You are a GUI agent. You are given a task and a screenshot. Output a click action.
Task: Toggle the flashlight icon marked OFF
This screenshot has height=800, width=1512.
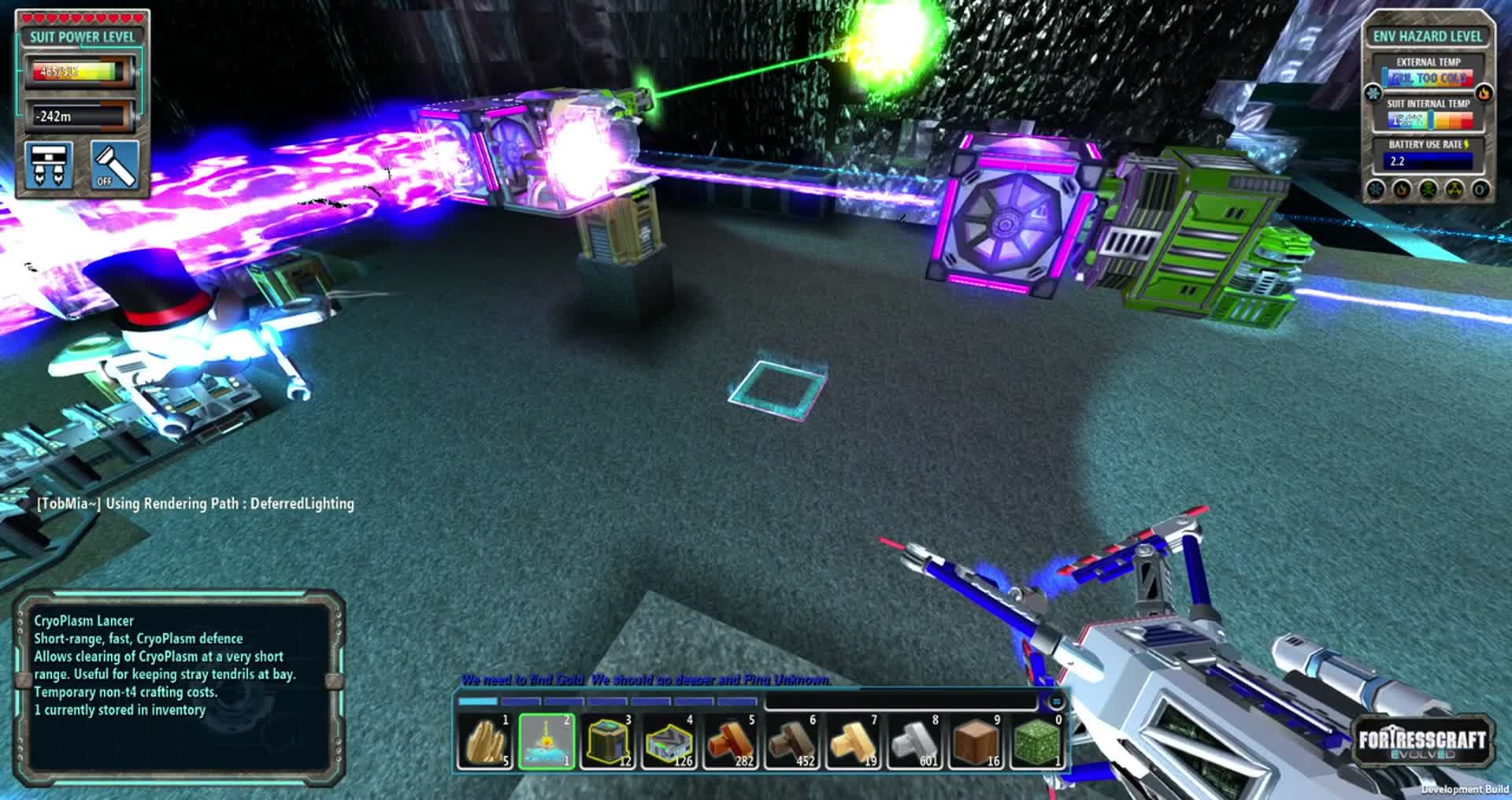[115, 165]
